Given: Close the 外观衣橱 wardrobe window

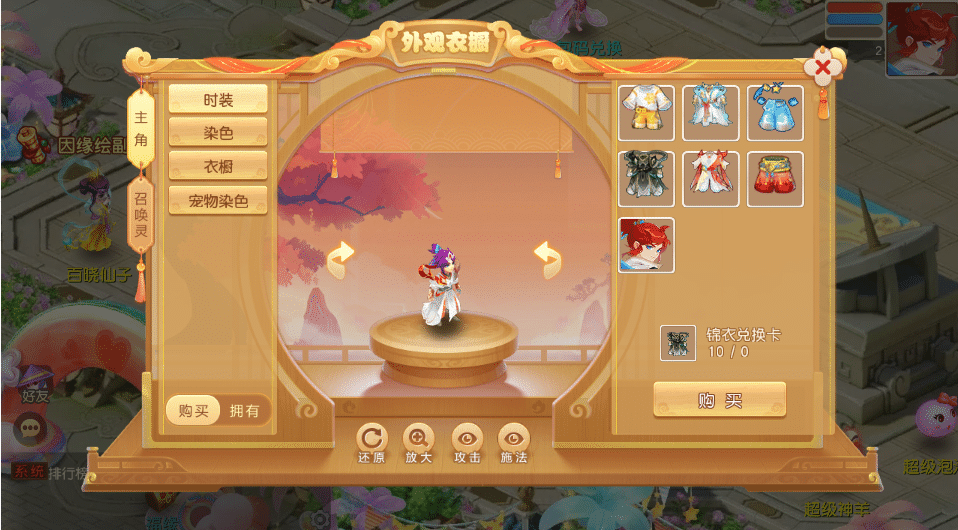Looking at the screenshot, I should (x=822, y=69).
